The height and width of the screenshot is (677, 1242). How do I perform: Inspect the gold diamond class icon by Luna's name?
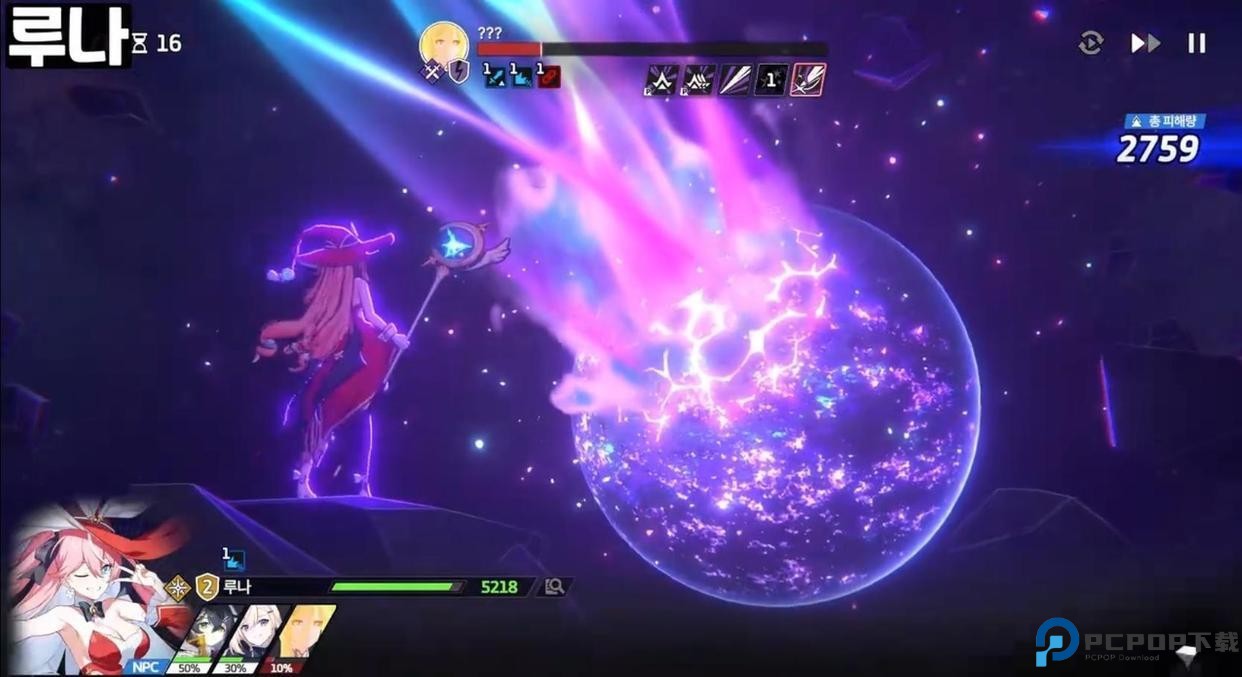pyautogui.click(x=179, y=587)
